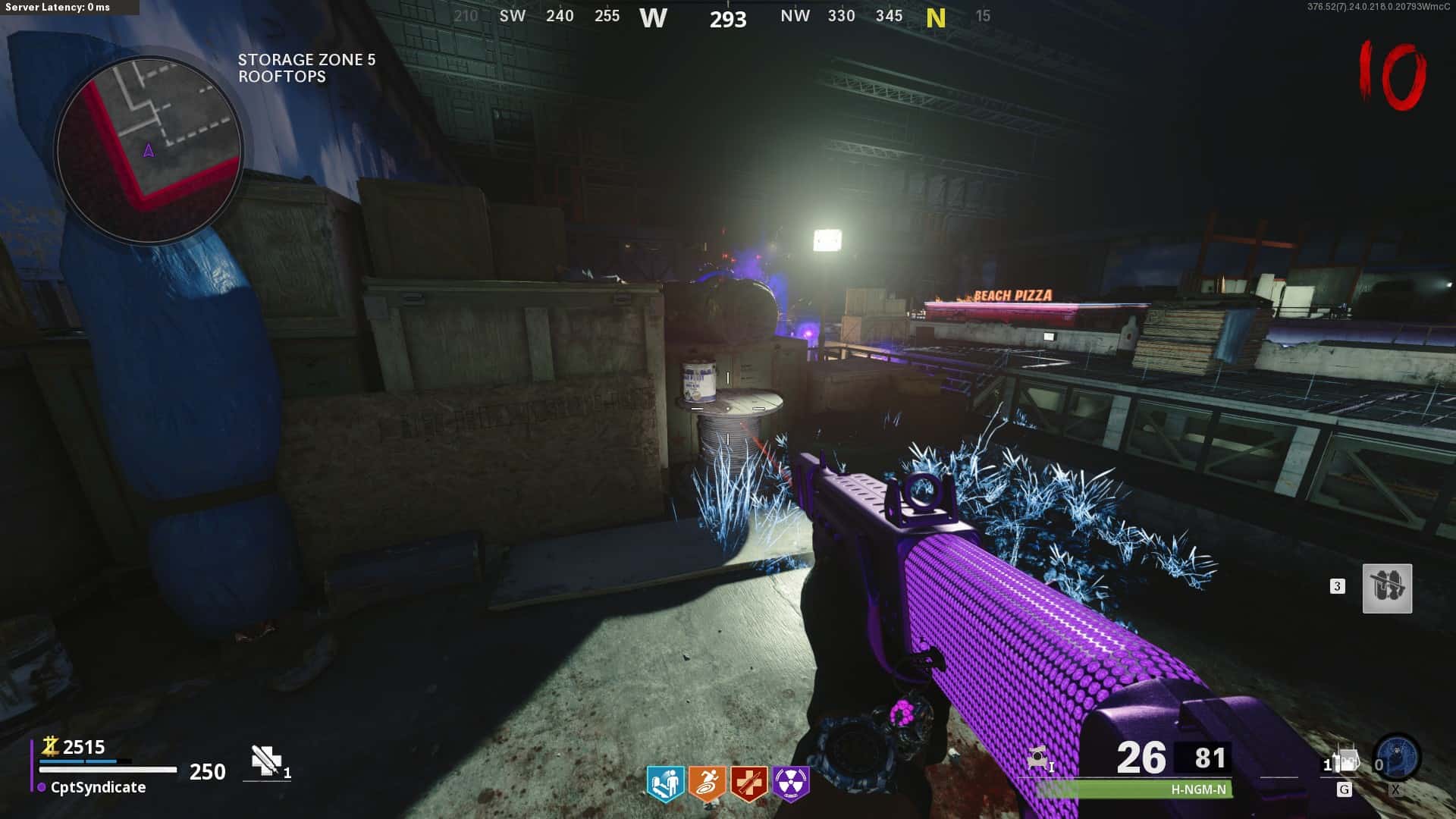This screenshot has height=819, width=1456.
Task: Click the circular minimap
Action: [x=149, y=149]
